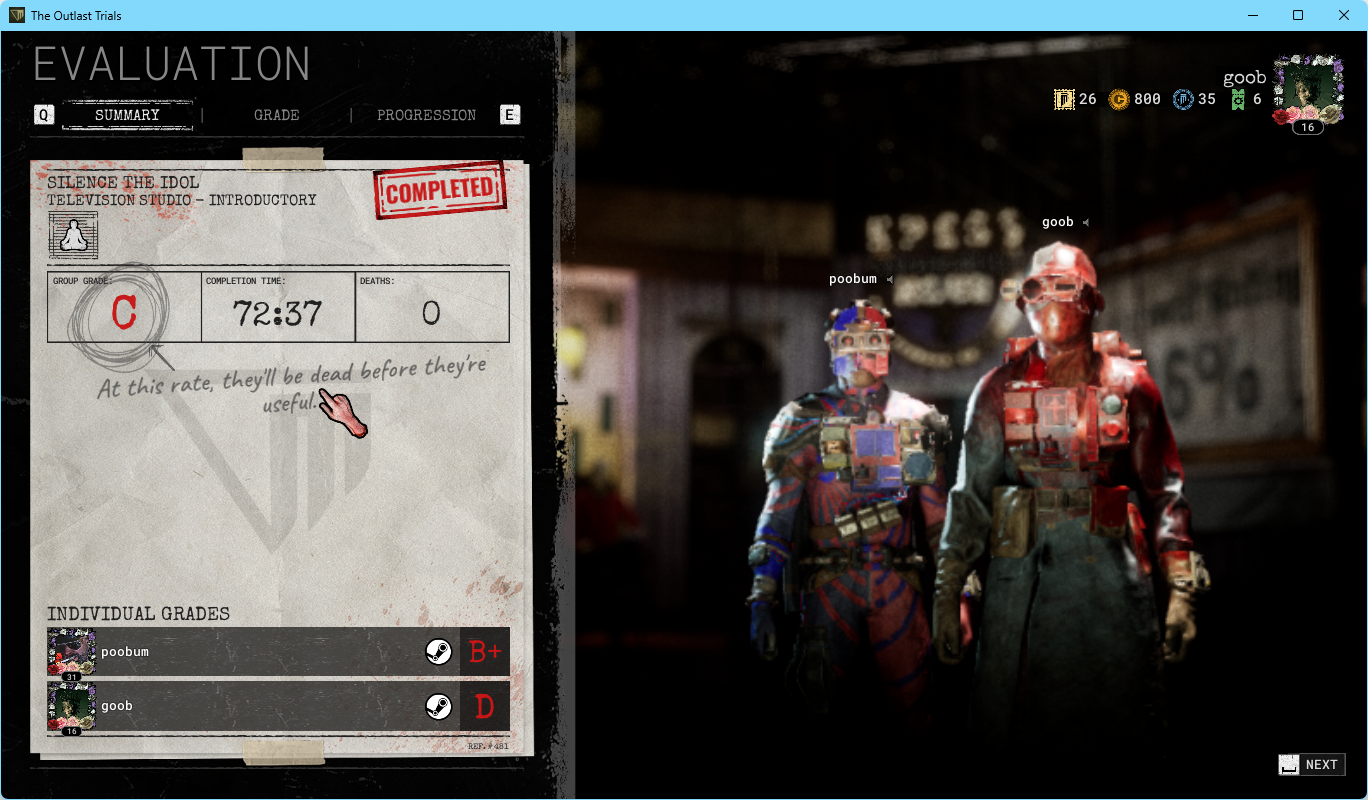Open poobum's Steam profile icon

(x=438, y=652)
